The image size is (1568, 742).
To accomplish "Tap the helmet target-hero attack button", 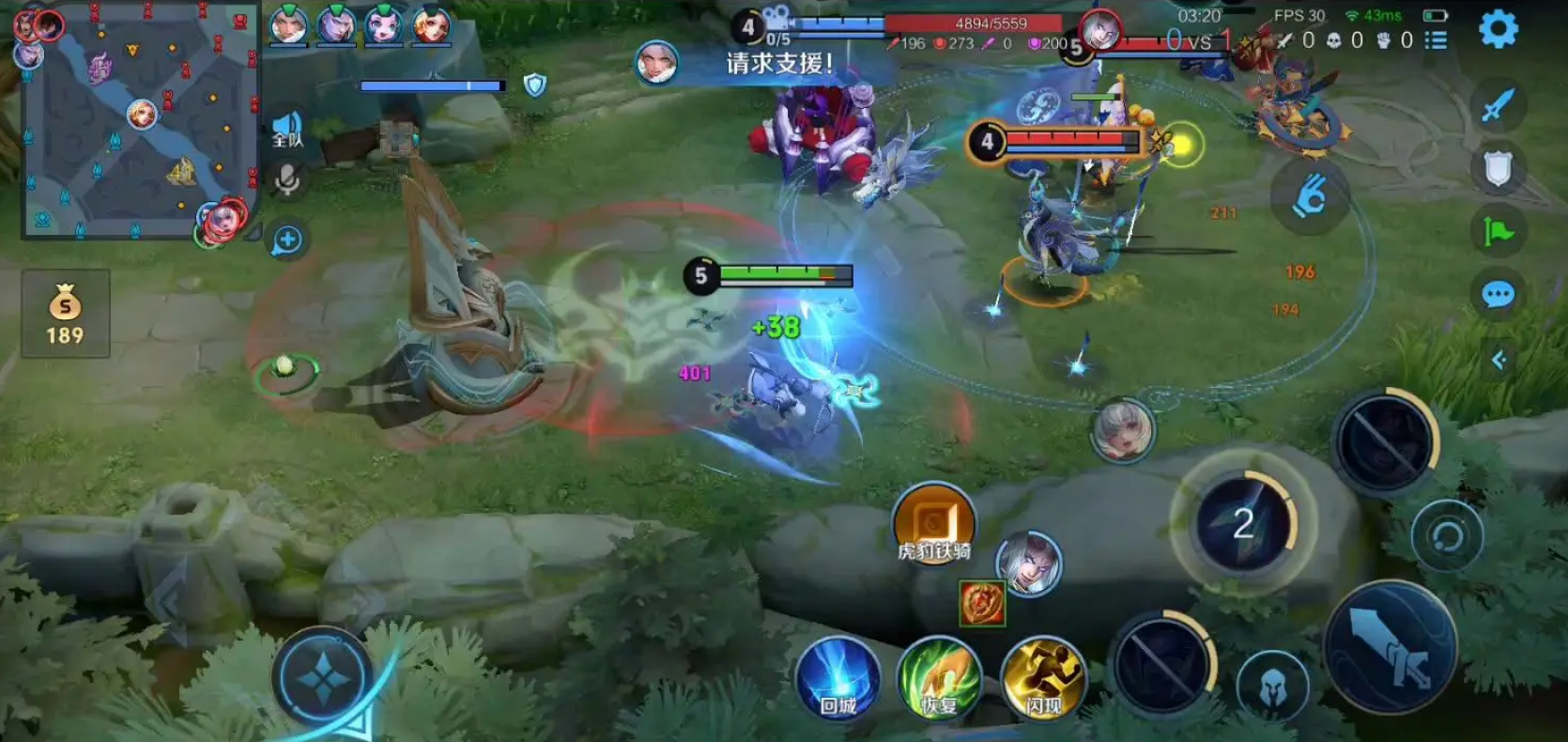I will (1272, 686).
